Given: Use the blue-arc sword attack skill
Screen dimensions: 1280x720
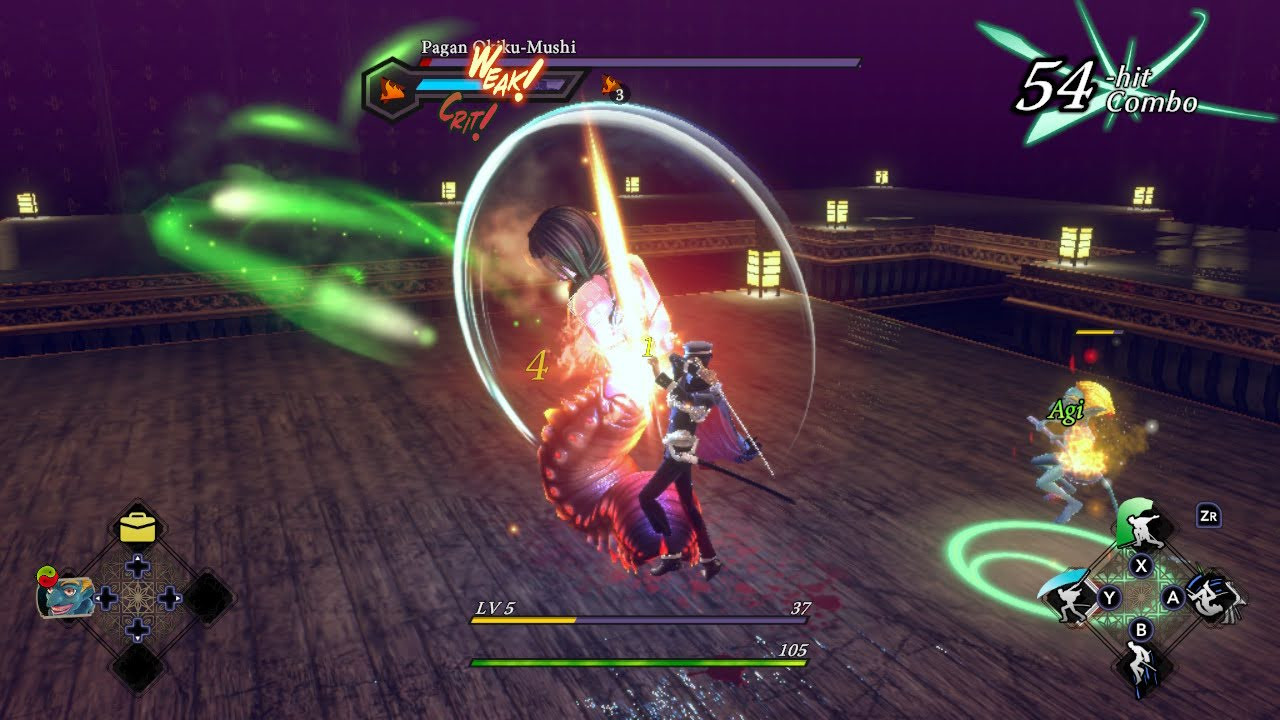Looking at the screenshot, I should [1066, 597].
